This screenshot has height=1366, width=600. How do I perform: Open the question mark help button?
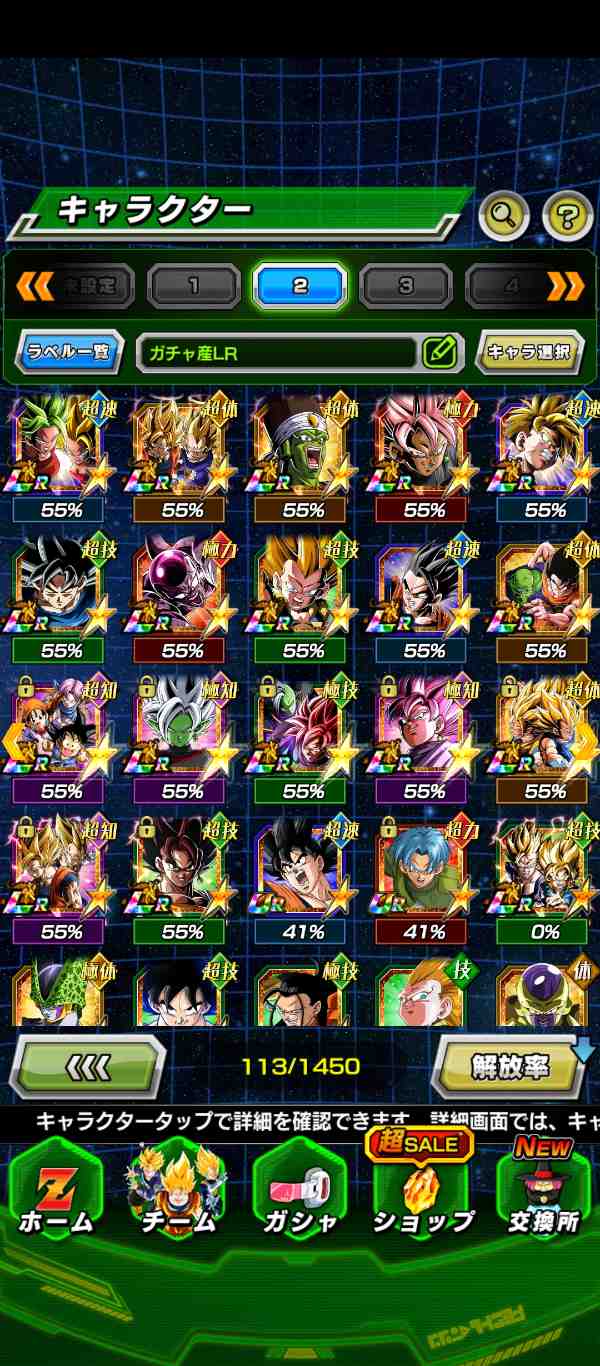(567, 213)
